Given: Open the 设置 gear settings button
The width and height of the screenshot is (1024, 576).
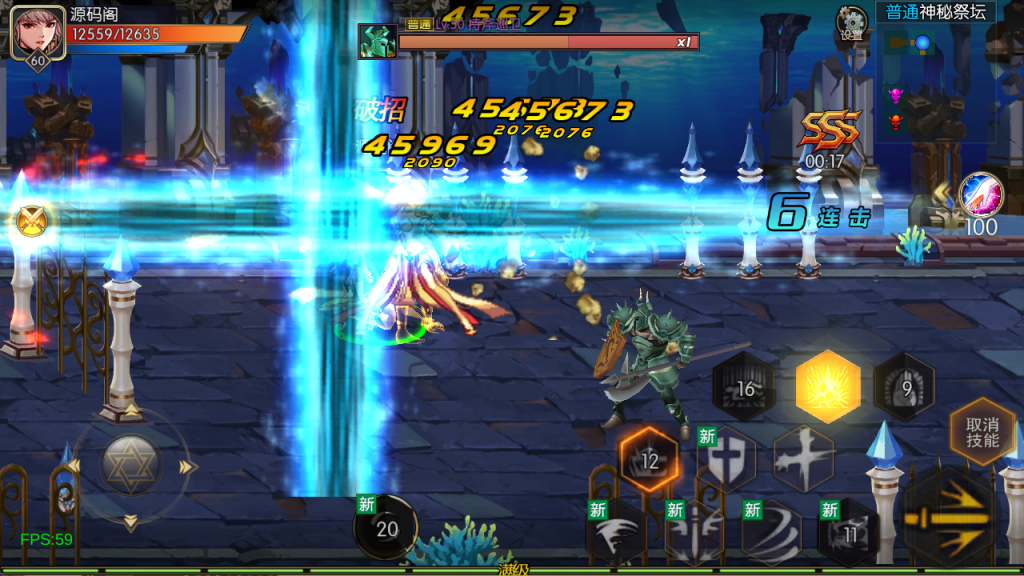Looking at the screenshot, I should point(852,22).
